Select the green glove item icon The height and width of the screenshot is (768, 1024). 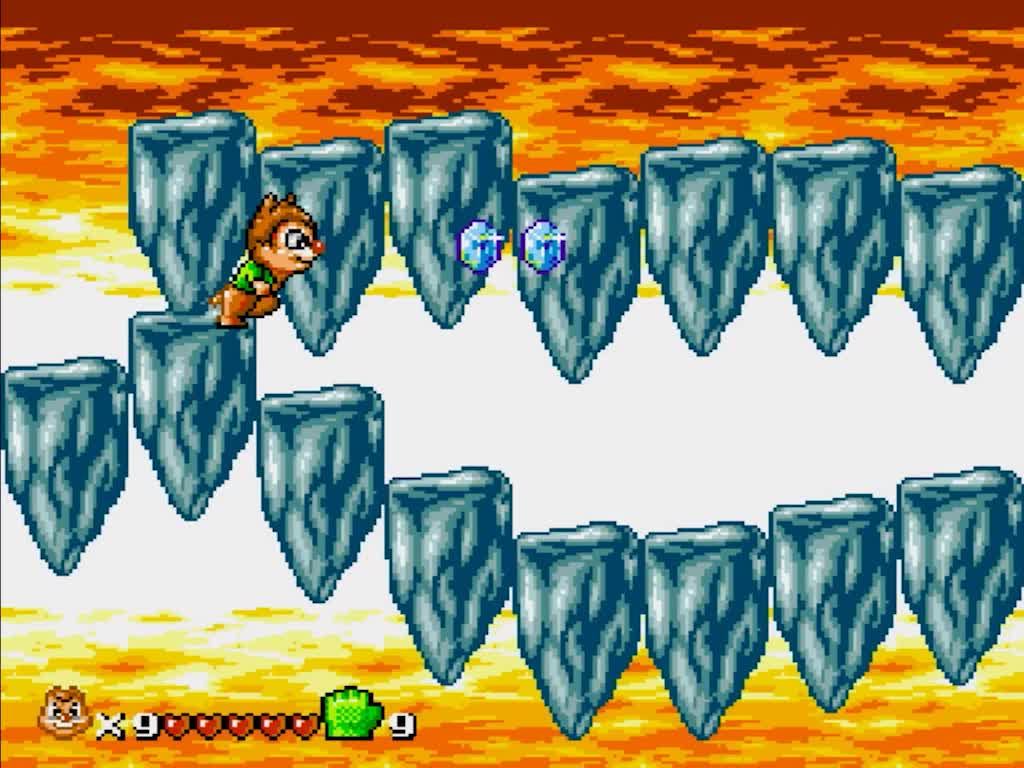click(353, 713)
